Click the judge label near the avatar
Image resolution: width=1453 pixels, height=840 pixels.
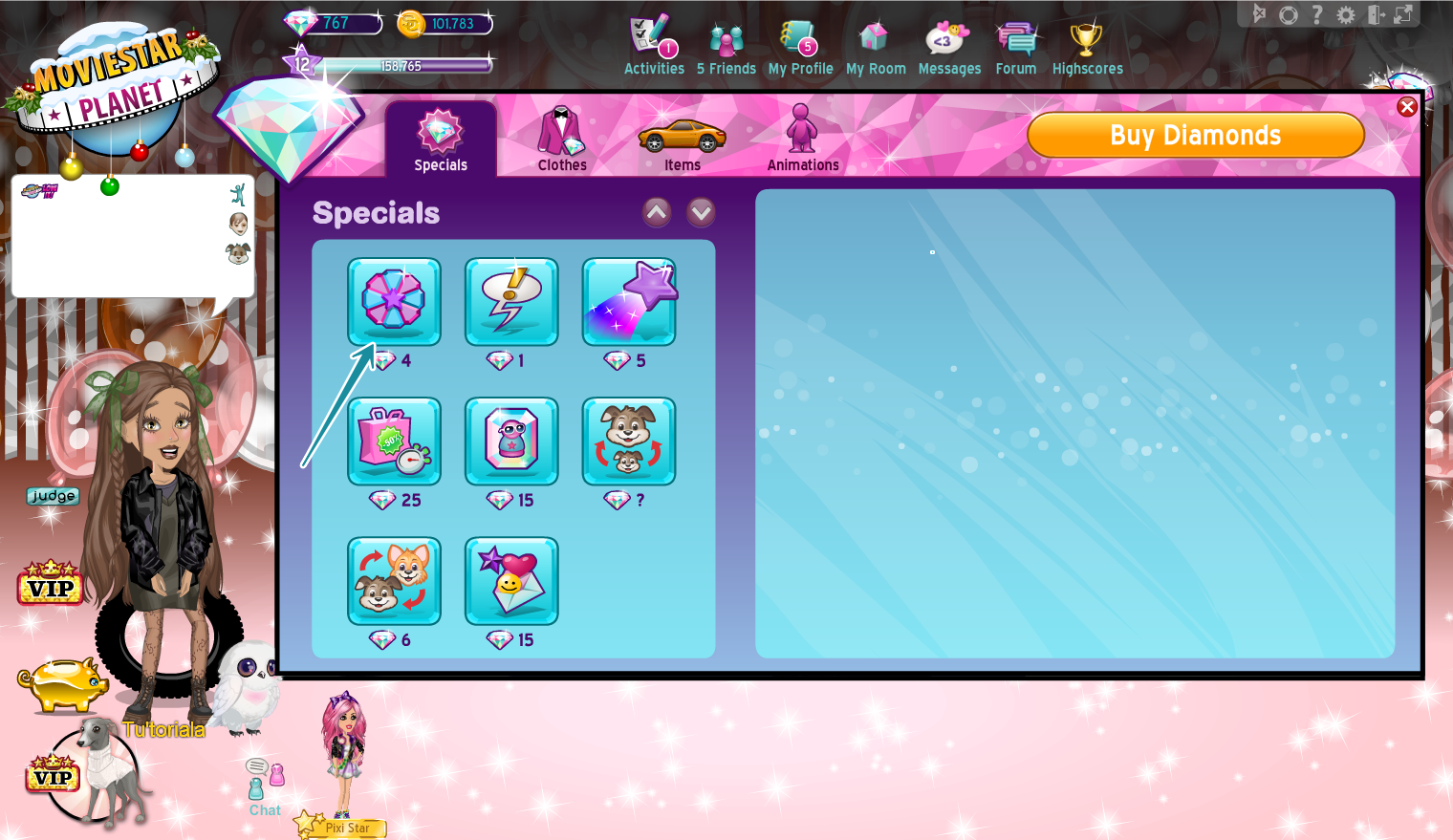tap(54, 496)
